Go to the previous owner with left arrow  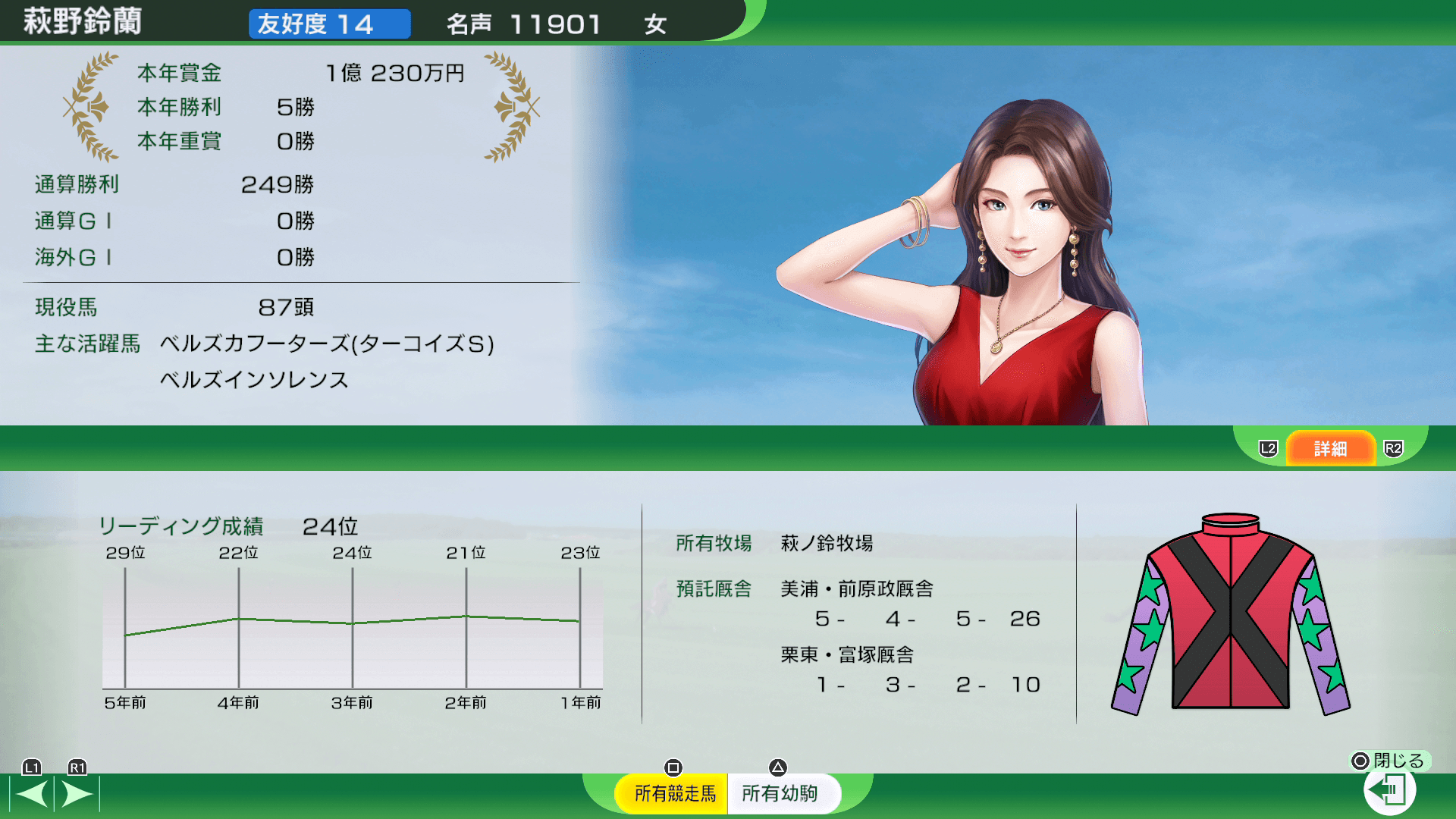coord(32,794)
